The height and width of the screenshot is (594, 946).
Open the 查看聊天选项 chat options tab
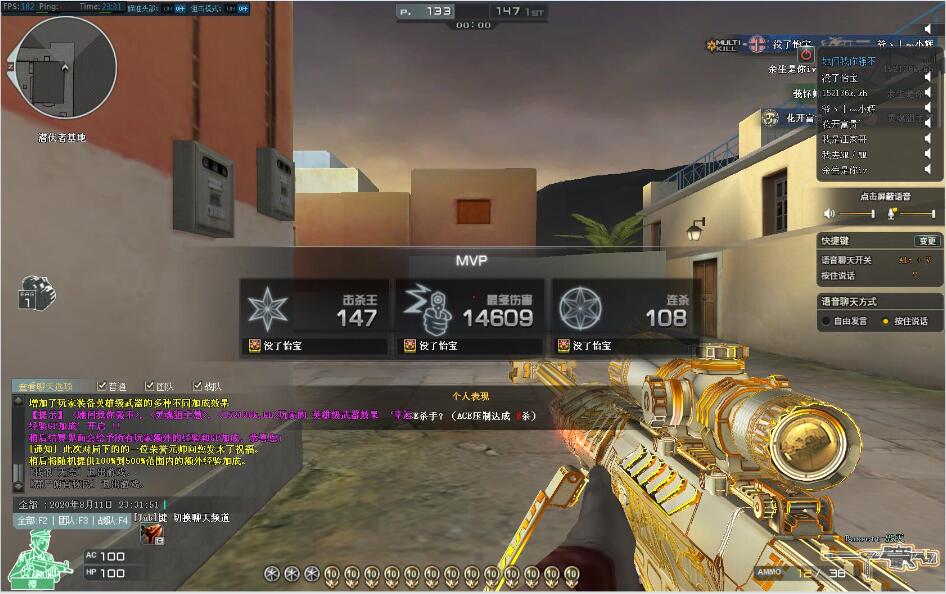pyautogui.click(x=43, y=386)
